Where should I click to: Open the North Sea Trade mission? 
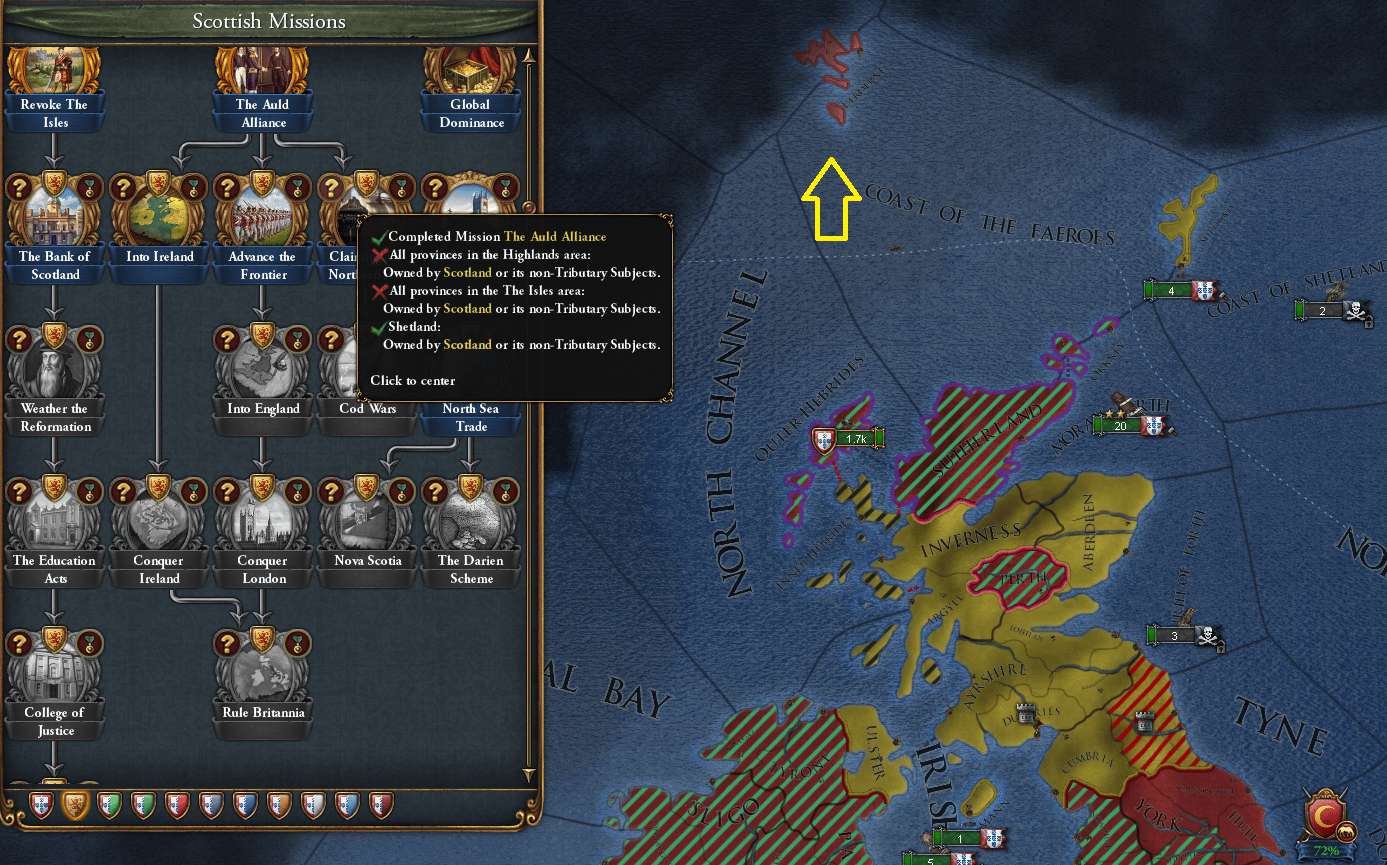(x=471, y=418)
